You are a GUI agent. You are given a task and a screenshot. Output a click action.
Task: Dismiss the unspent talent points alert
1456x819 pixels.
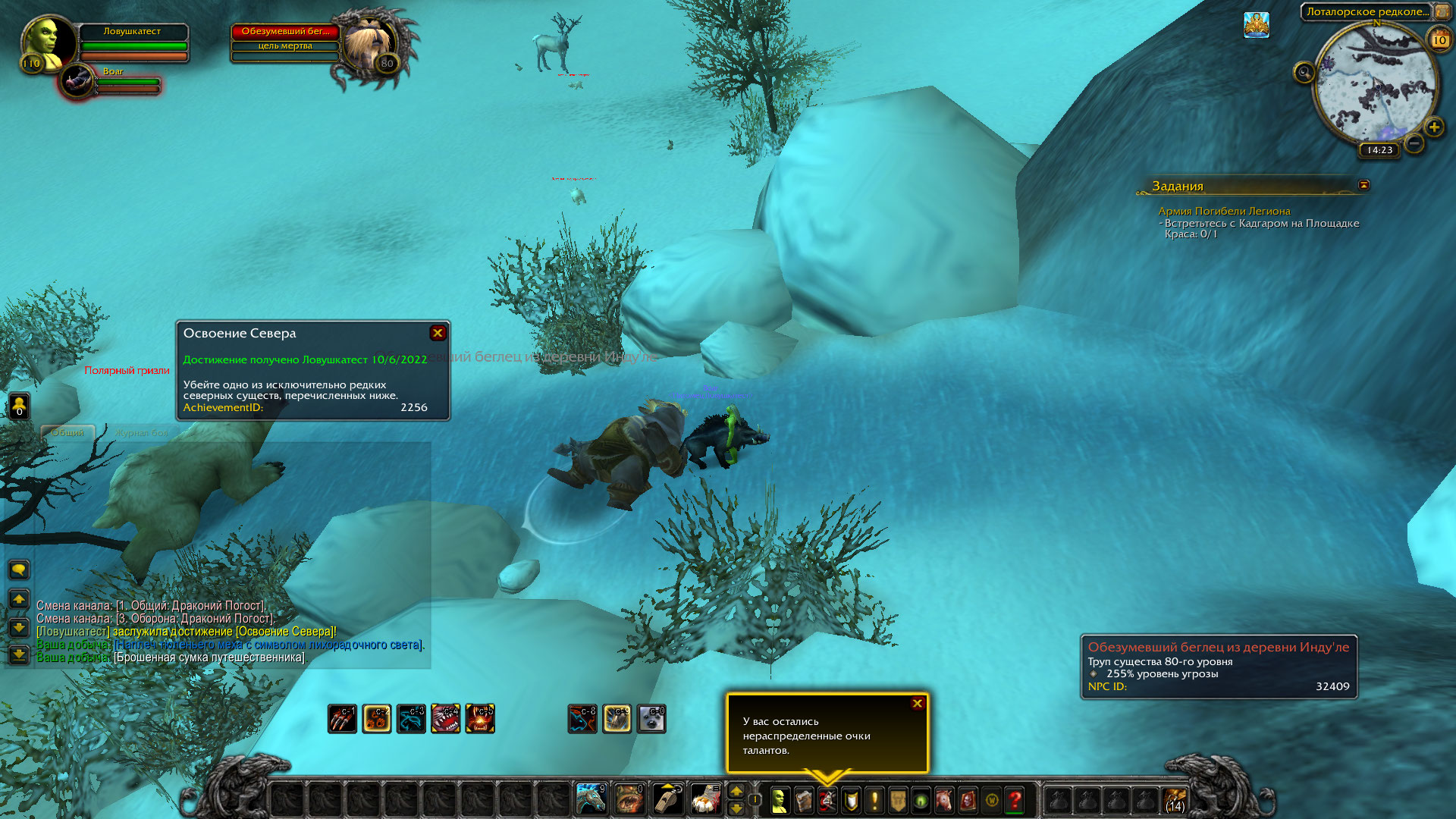[x=917, y=704]
